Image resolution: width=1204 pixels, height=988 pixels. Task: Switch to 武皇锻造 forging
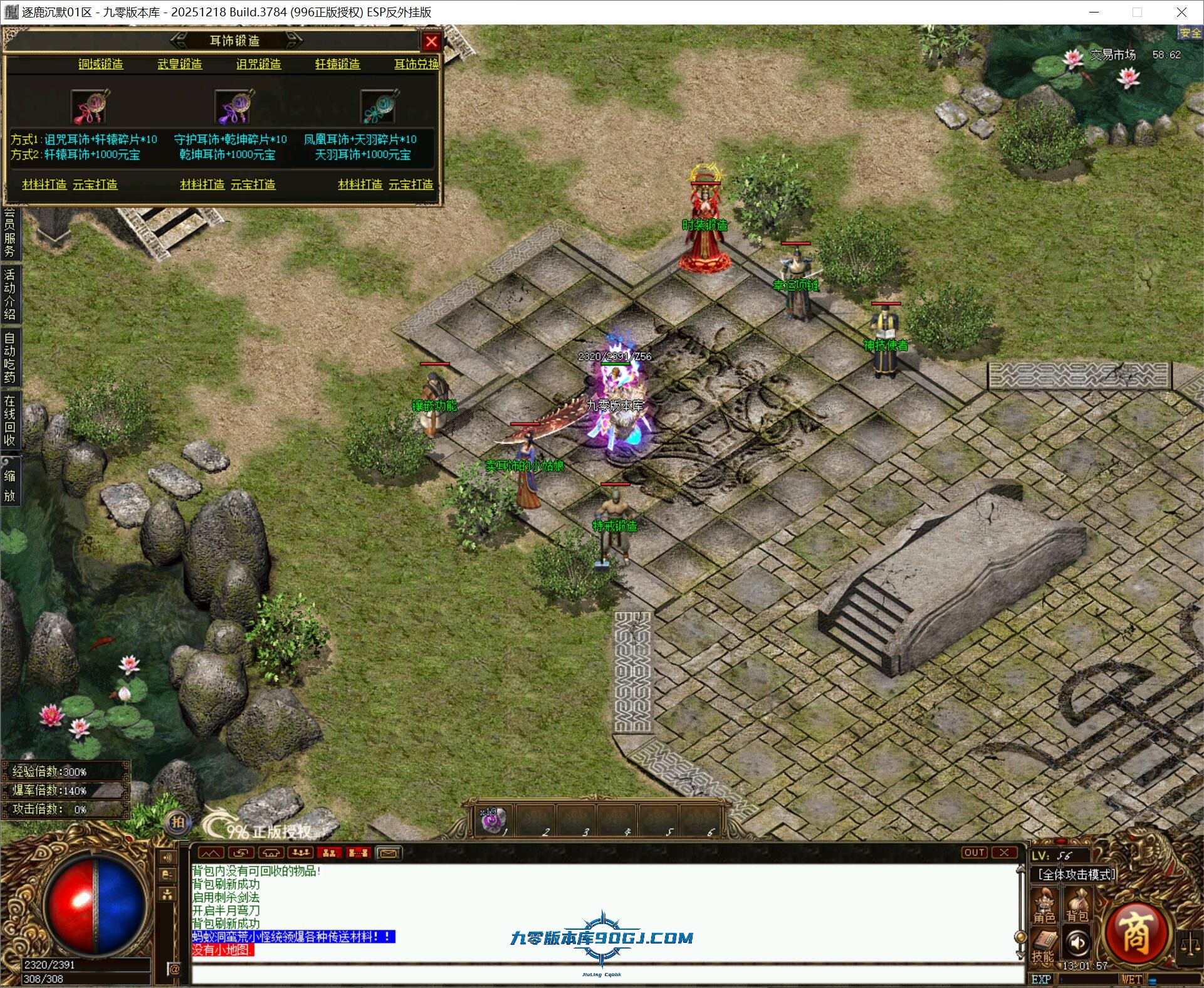(x=180, y=64)
